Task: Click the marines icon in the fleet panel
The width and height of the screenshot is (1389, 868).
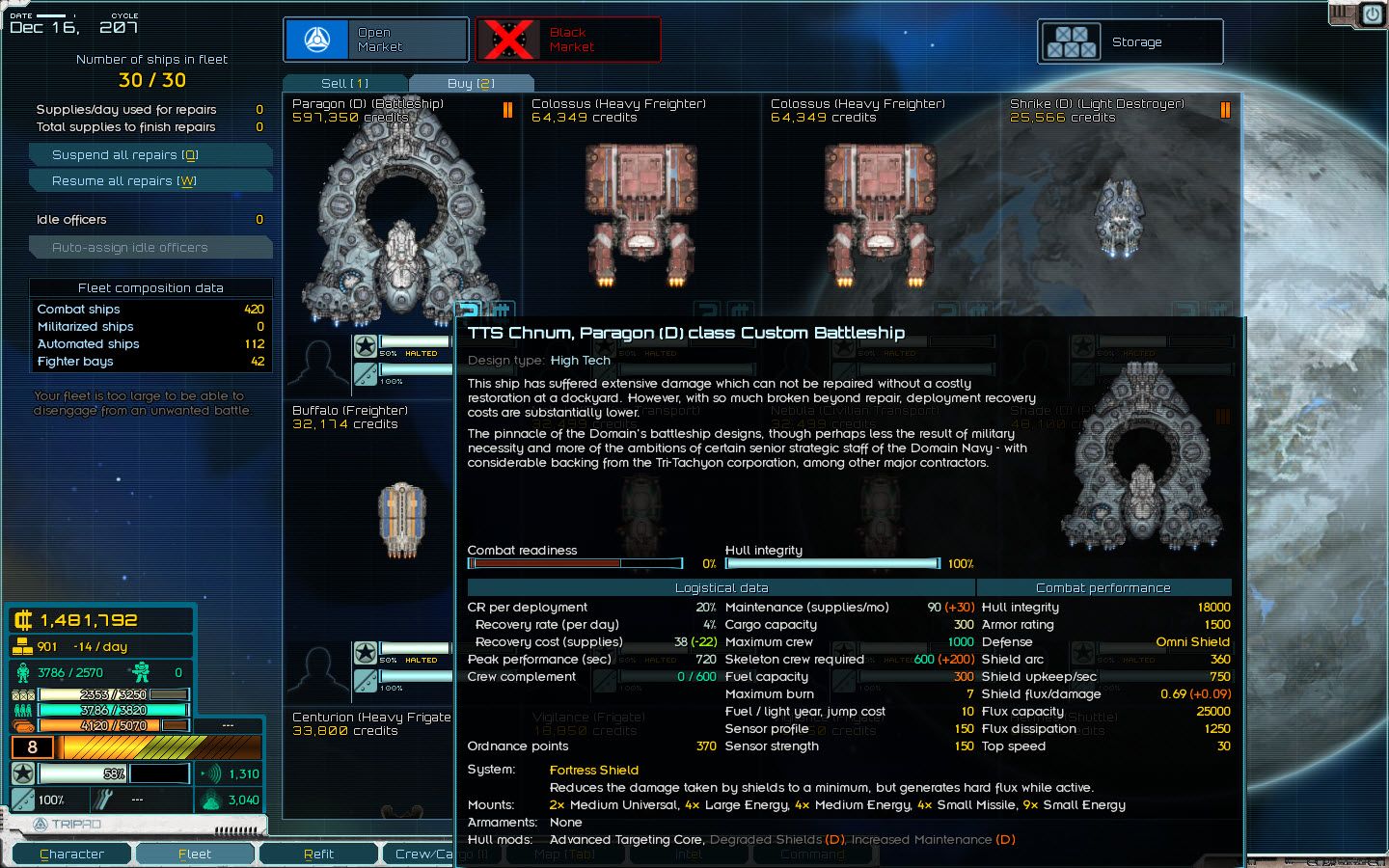Action: [142, 672]
